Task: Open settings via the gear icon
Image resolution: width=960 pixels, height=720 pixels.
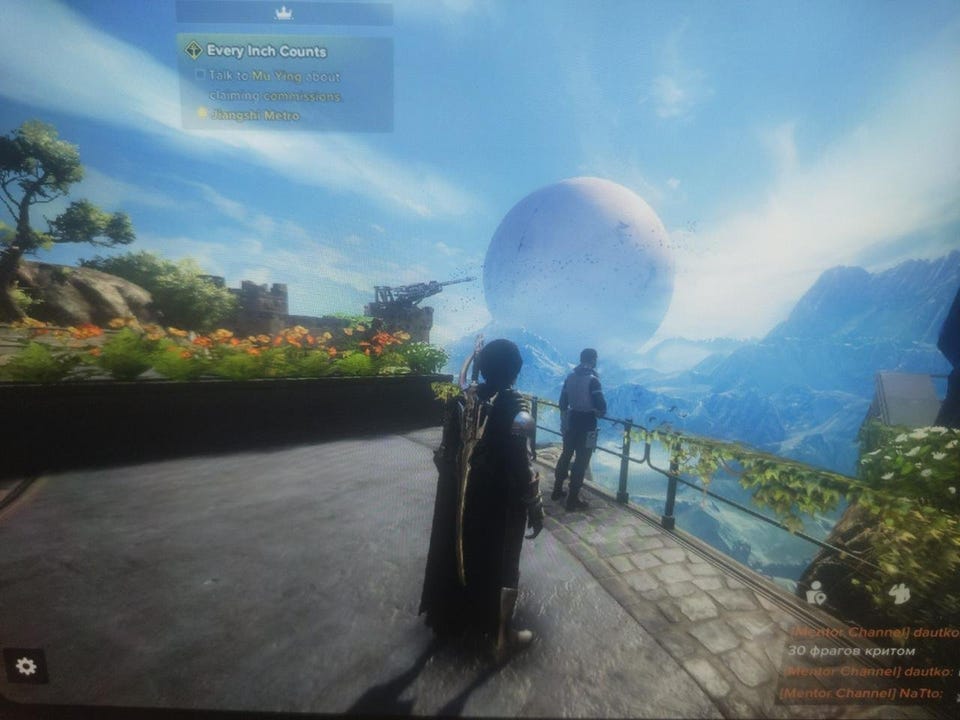Action: (x=26, y=666)
